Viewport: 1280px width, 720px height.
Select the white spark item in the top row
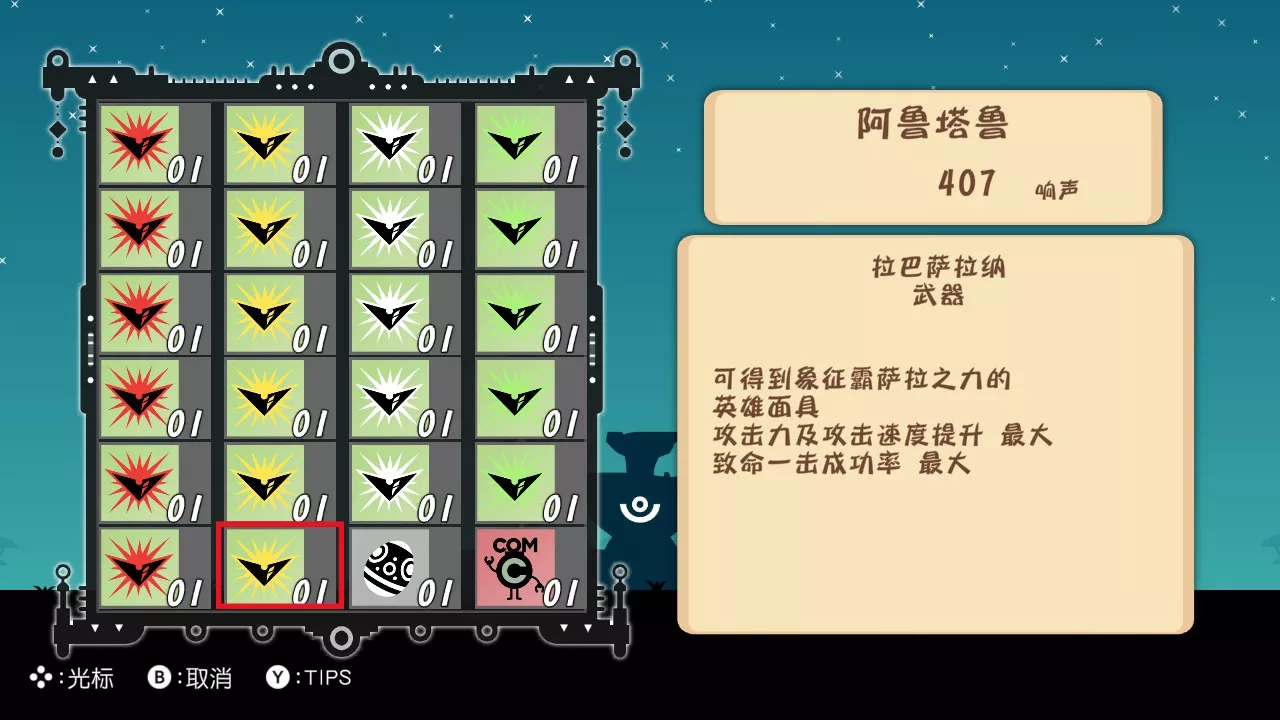[388, 145]
